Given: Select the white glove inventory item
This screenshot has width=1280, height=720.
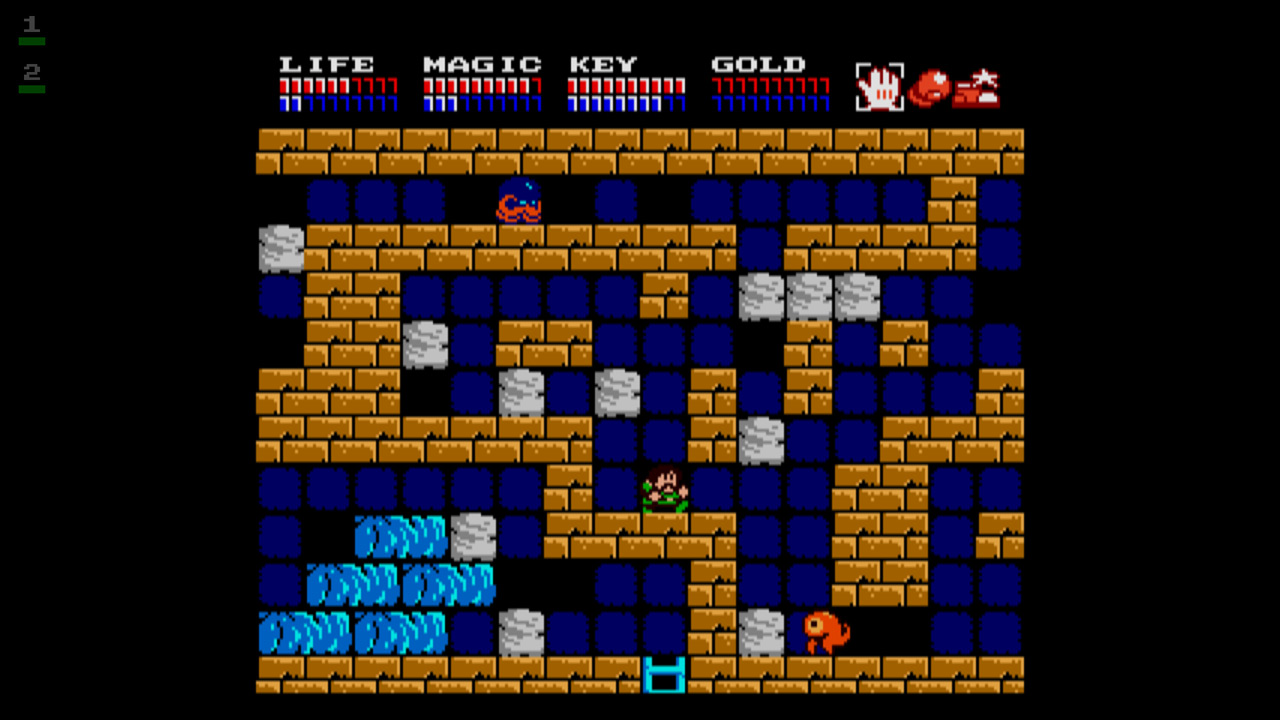Looking at the screenshot, I should pyautogui.click(x=880, y=88).
